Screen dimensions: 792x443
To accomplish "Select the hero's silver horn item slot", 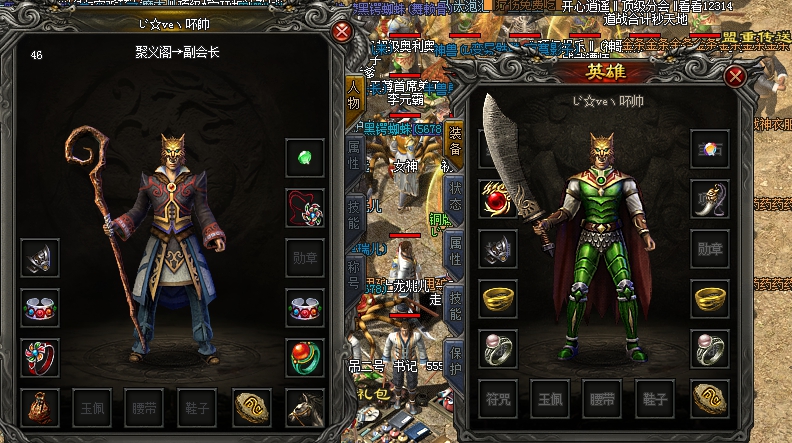I will point(709,200).
